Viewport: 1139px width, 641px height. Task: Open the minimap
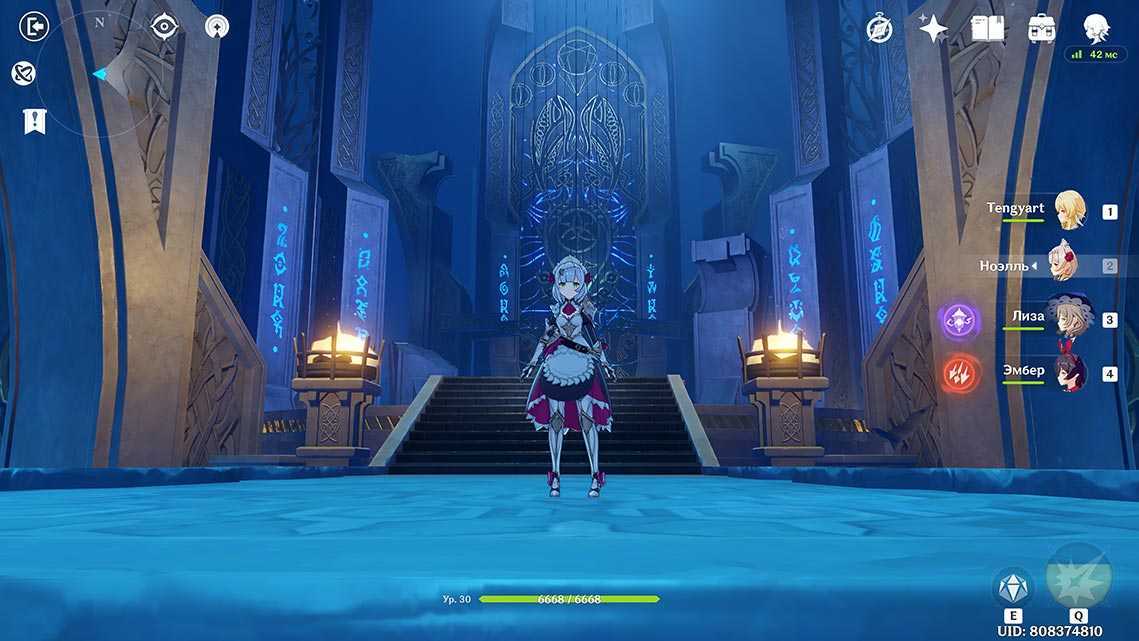pyautogui.click(x=100, y=75)
